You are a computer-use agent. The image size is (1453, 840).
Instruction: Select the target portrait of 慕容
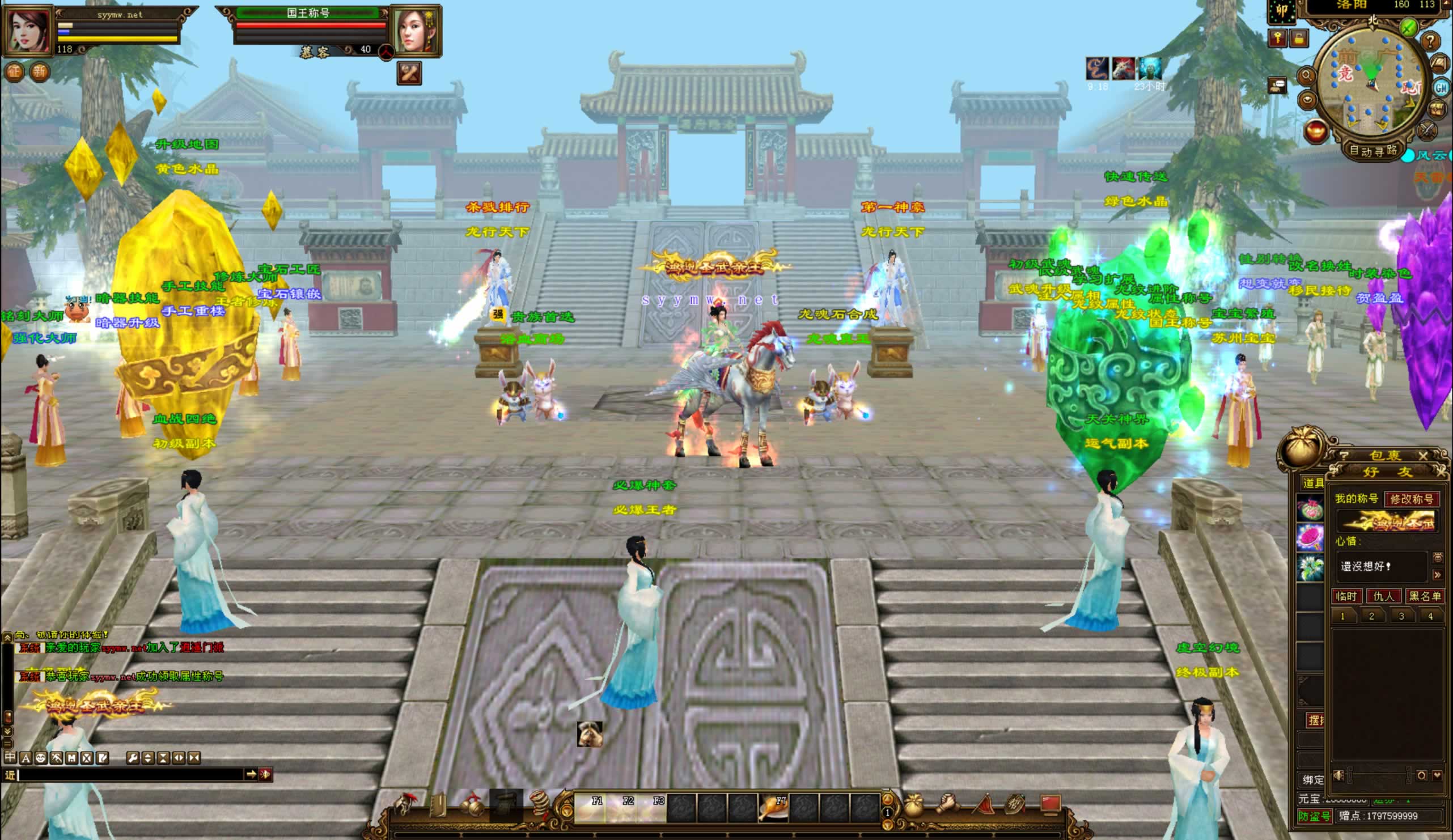[416, 29]
